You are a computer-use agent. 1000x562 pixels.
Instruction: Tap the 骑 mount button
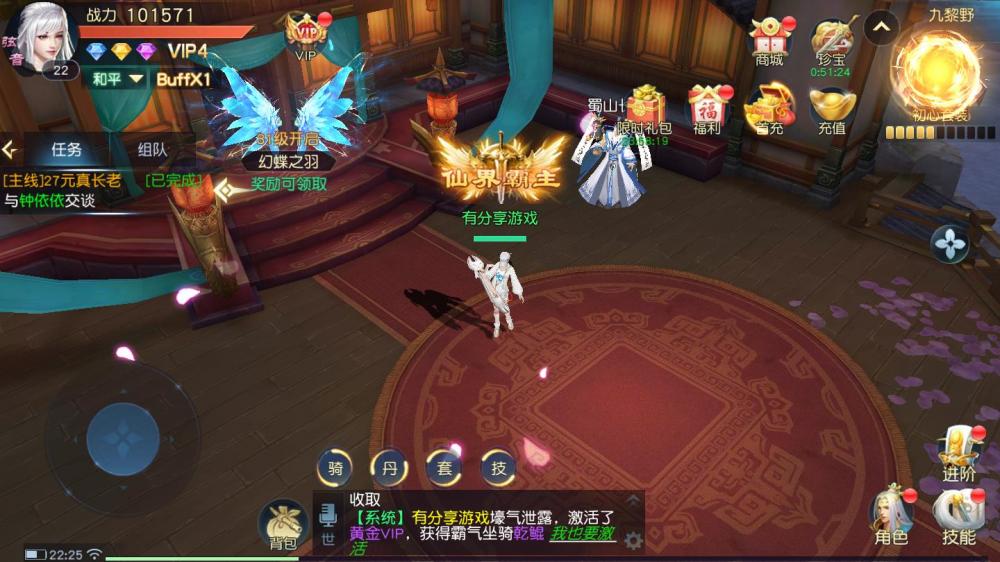click(335, 467)
